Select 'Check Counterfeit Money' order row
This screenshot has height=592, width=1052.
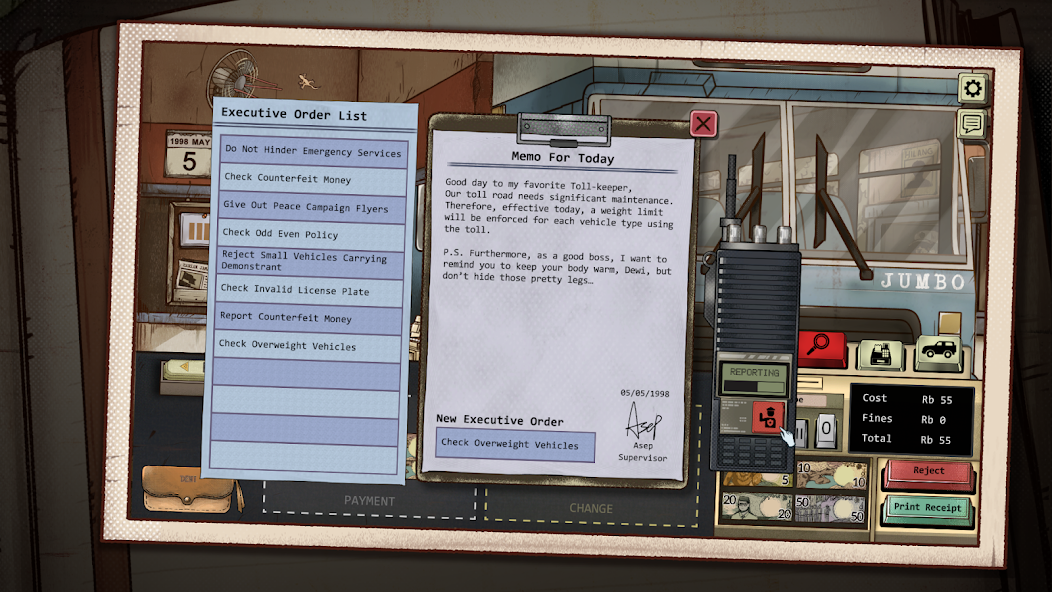coord(313,179)
